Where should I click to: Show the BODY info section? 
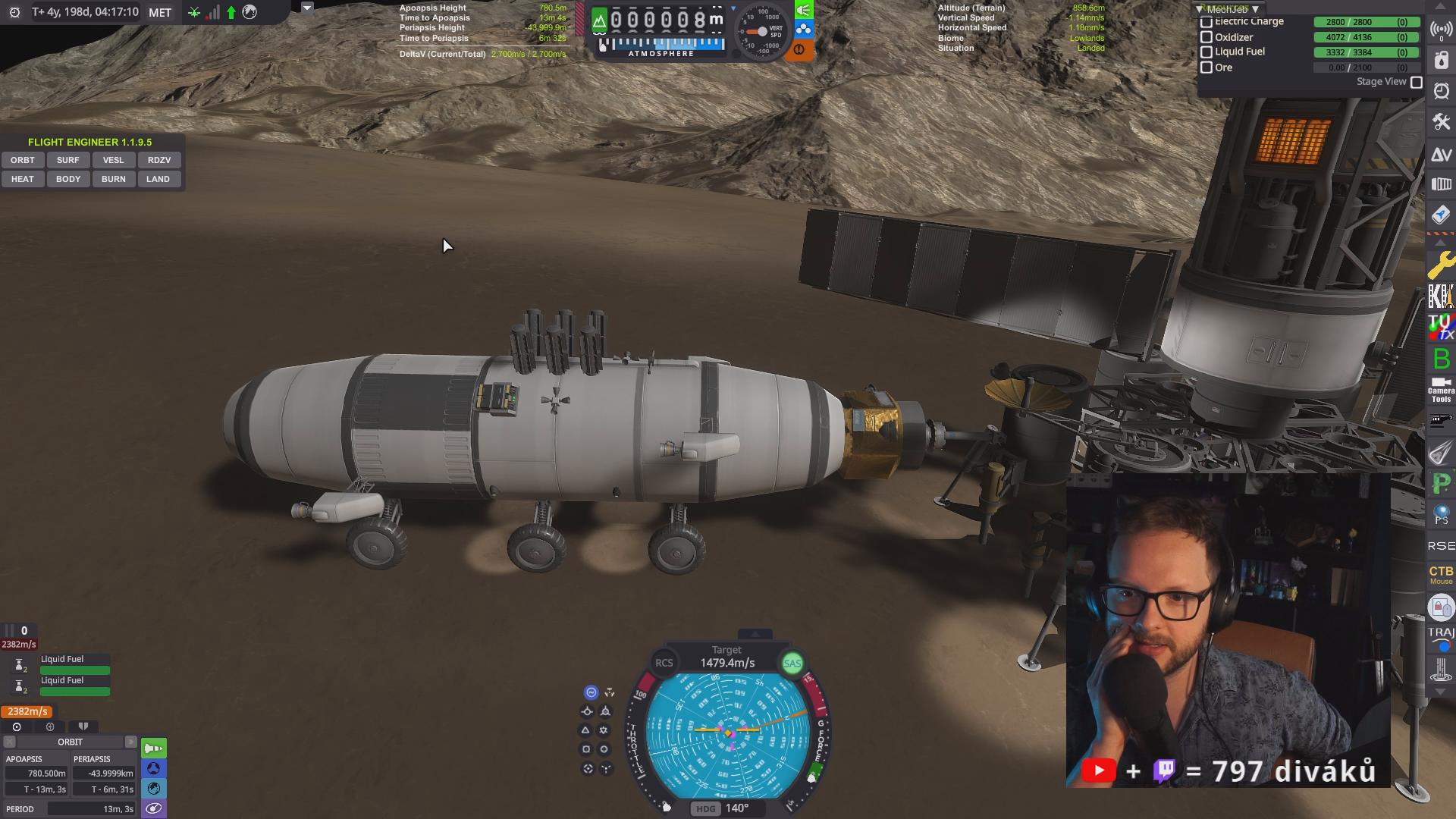[67, 179]
